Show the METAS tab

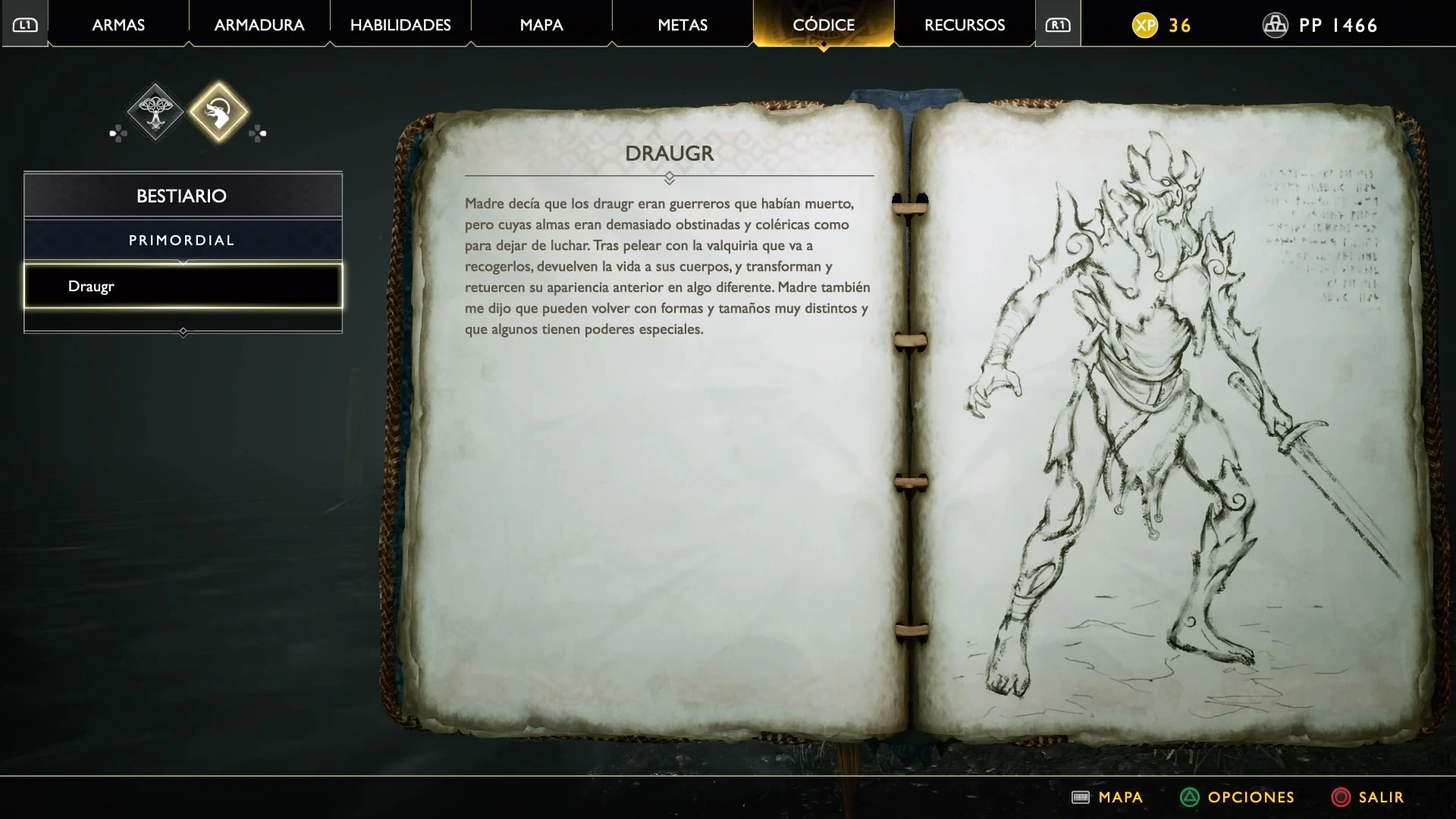point(682,25)
